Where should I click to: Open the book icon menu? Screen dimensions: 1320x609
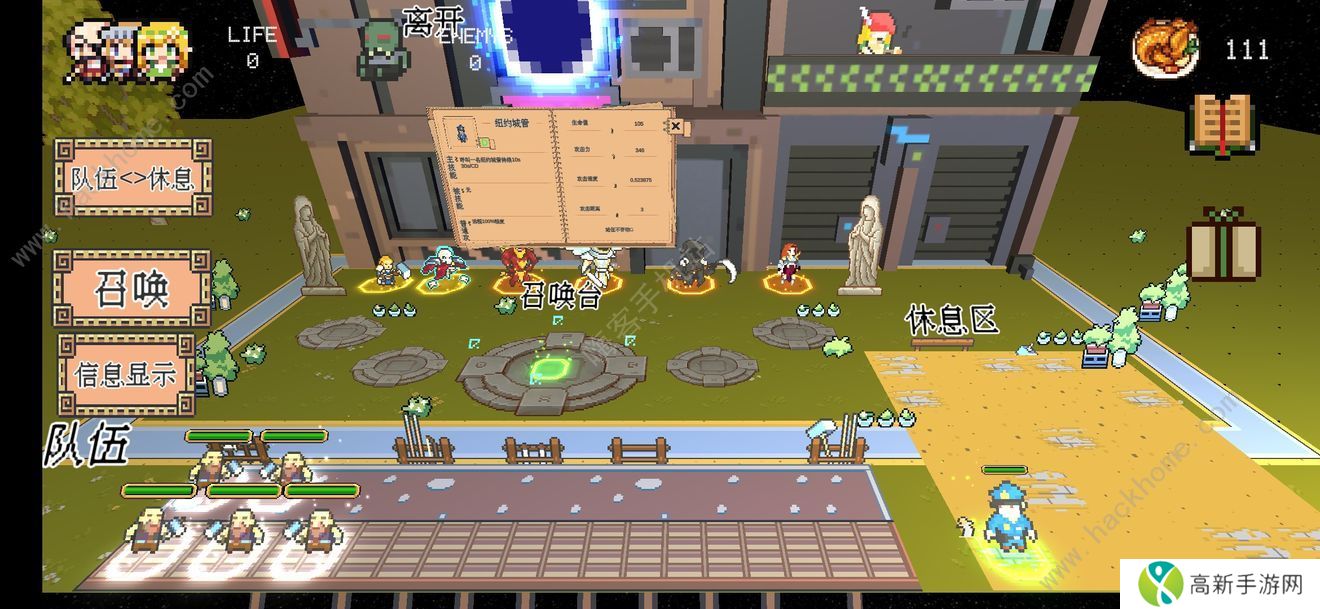1221,125
